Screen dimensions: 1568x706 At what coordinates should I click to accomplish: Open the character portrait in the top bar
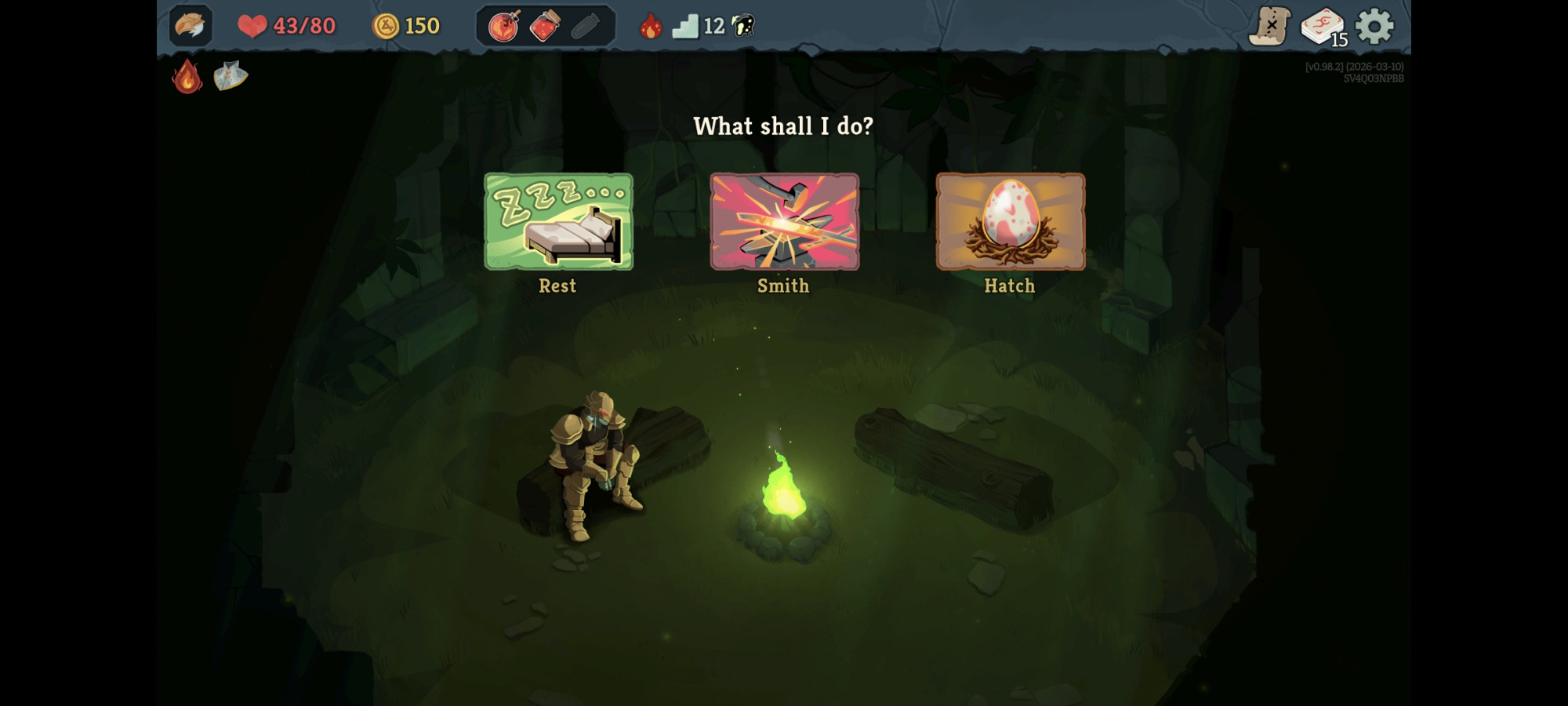[191, 26]
